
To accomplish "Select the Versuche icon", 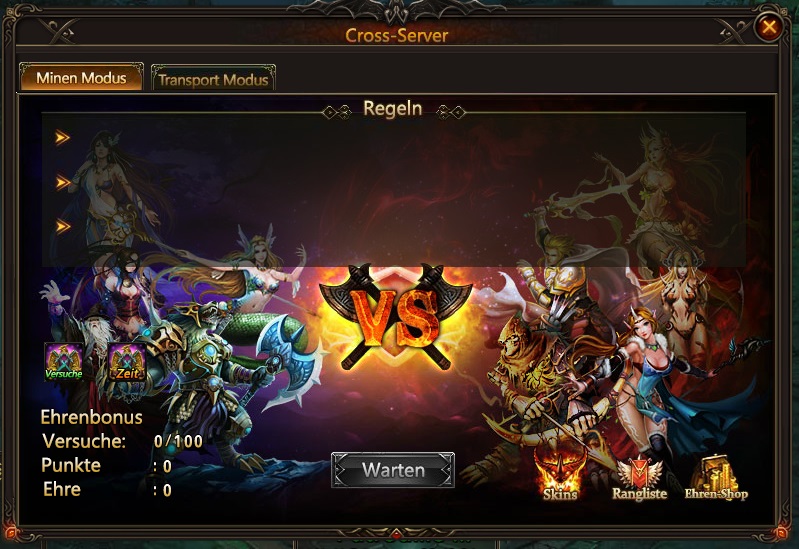I will click(x=63, y=362).
